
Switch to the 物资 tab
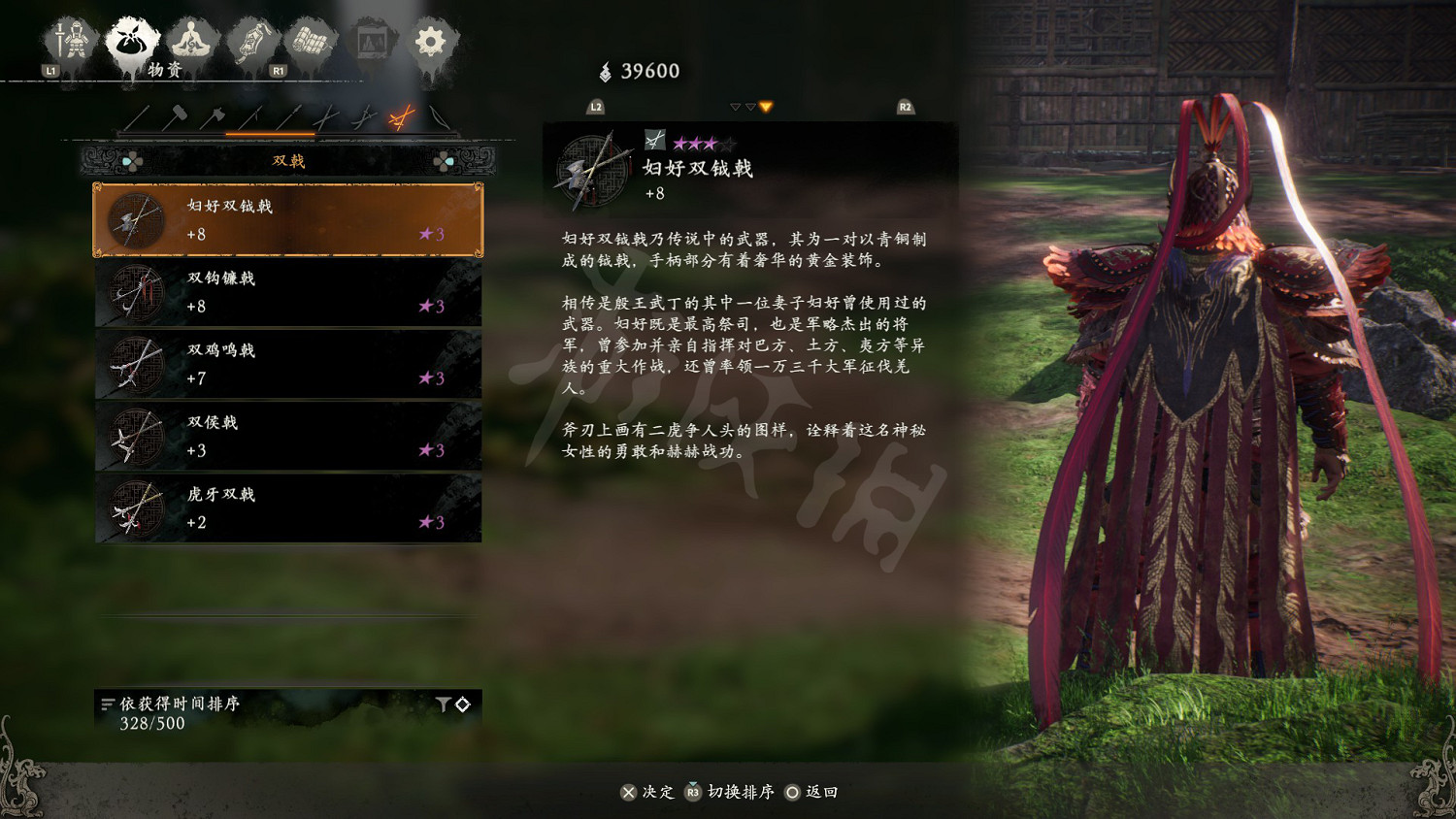(x=133, y=39)
